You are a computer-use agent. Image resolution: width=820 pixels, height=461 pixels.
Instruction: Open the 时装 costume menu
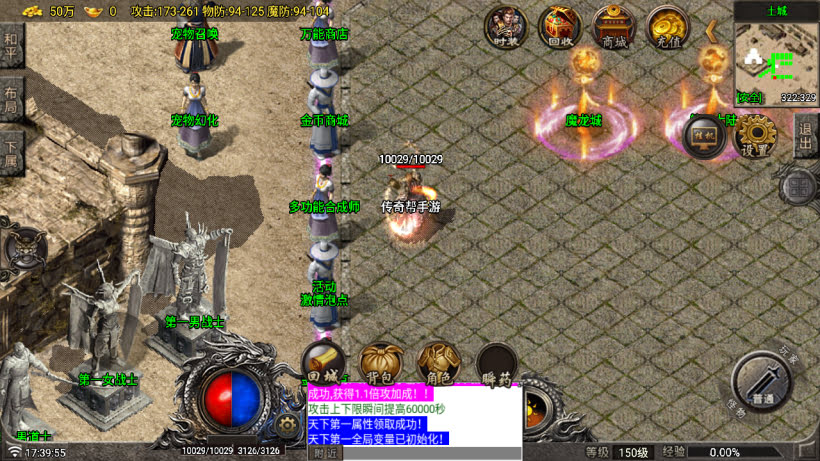507,27
